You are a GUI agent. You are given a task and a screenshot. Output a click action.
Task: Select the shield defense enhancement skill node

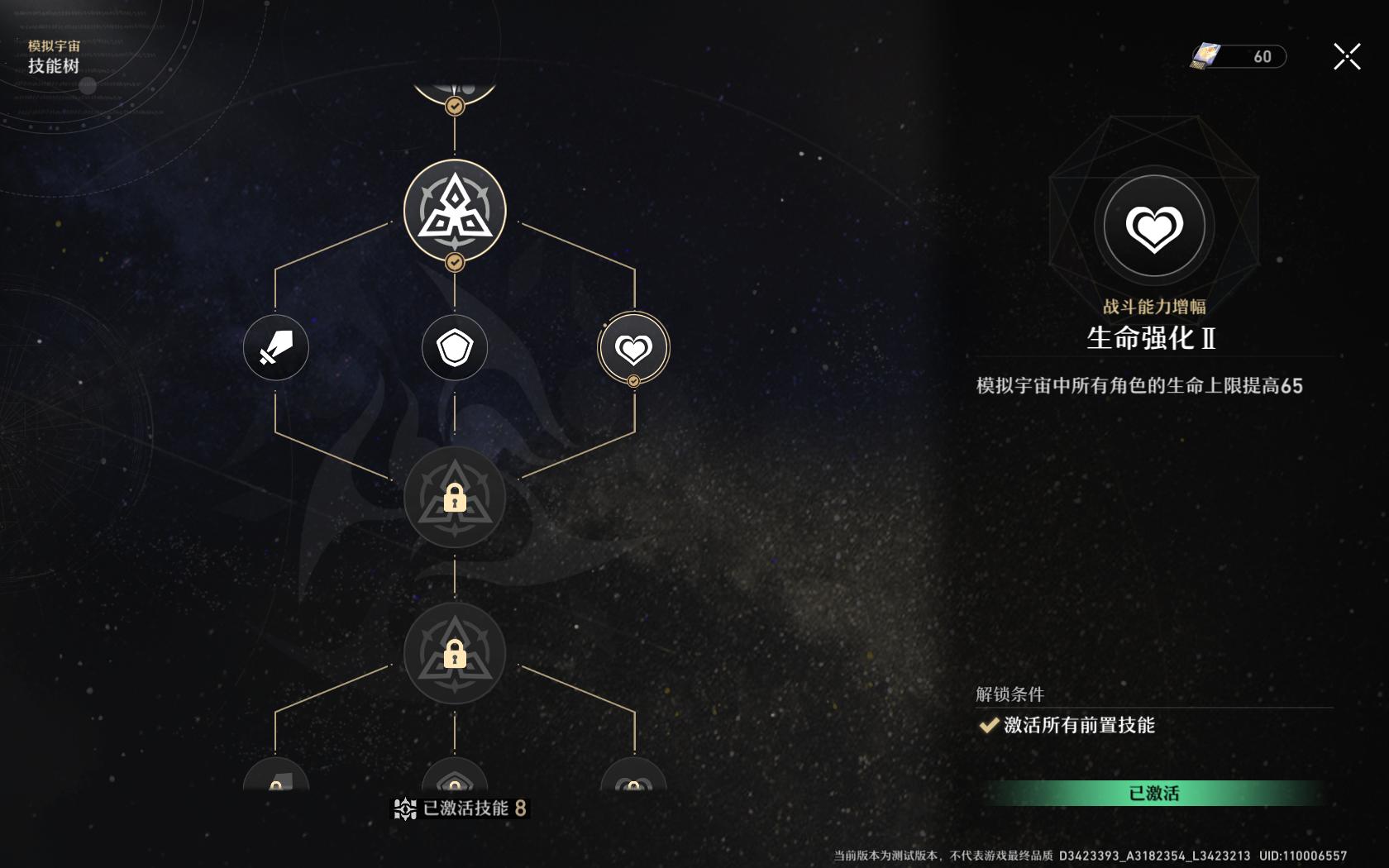(x=454, y=349)
